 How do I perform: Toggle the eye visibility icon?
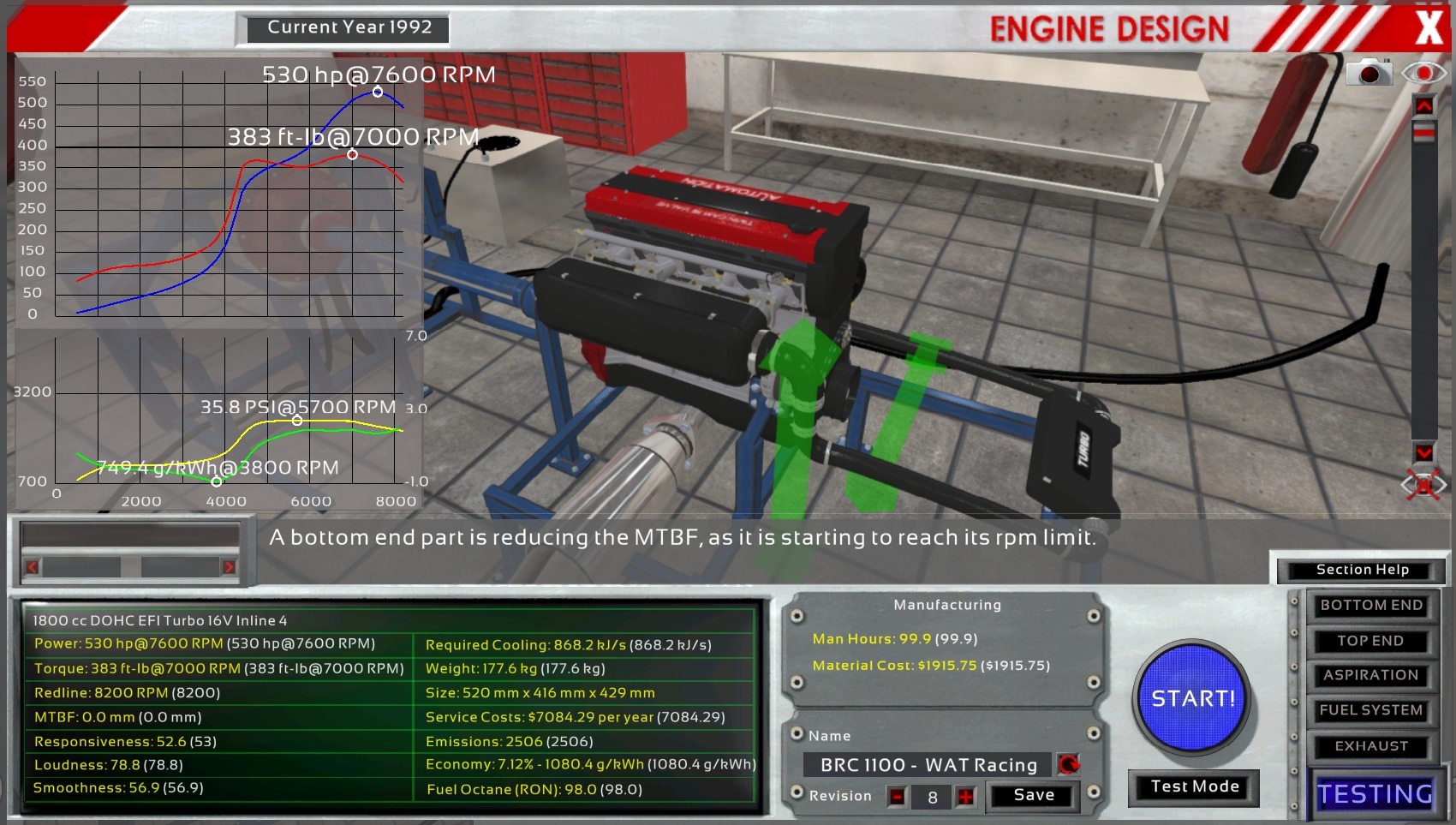click(x=1423, y=74)
